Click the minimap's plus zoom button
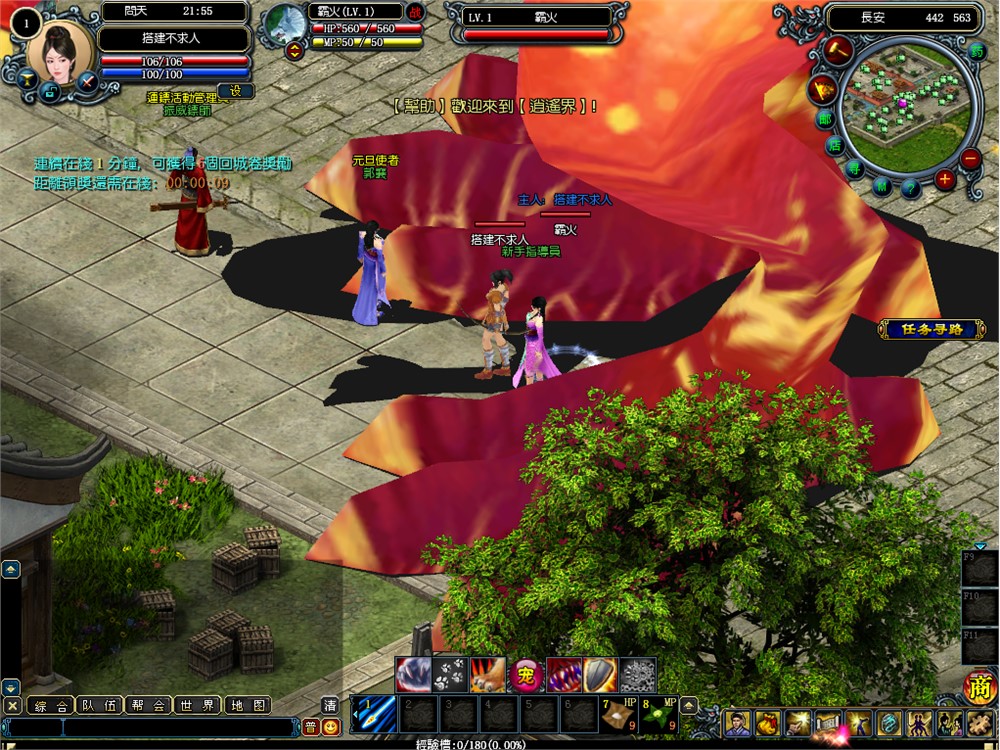Screen dimensions: 1000x750 (945, 180)
